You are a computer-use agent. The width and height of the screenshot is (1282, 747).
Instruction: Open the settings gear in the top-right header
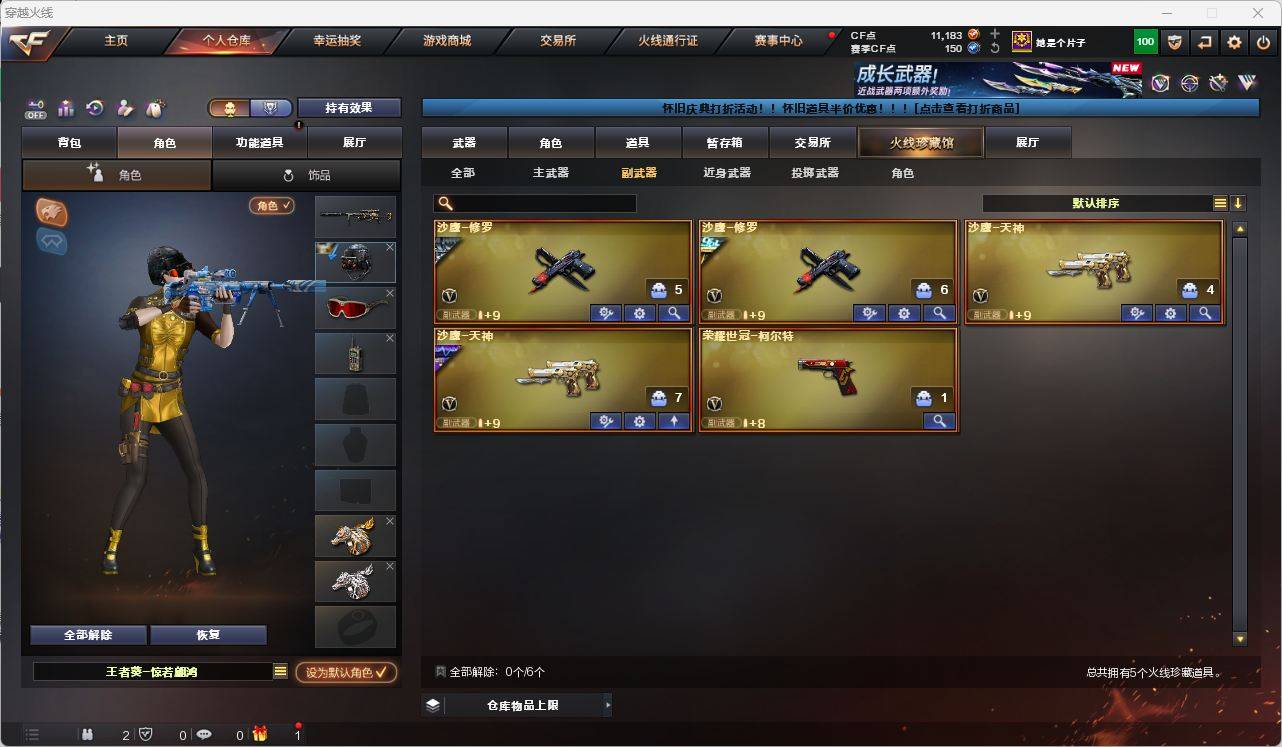[1233, 41]
